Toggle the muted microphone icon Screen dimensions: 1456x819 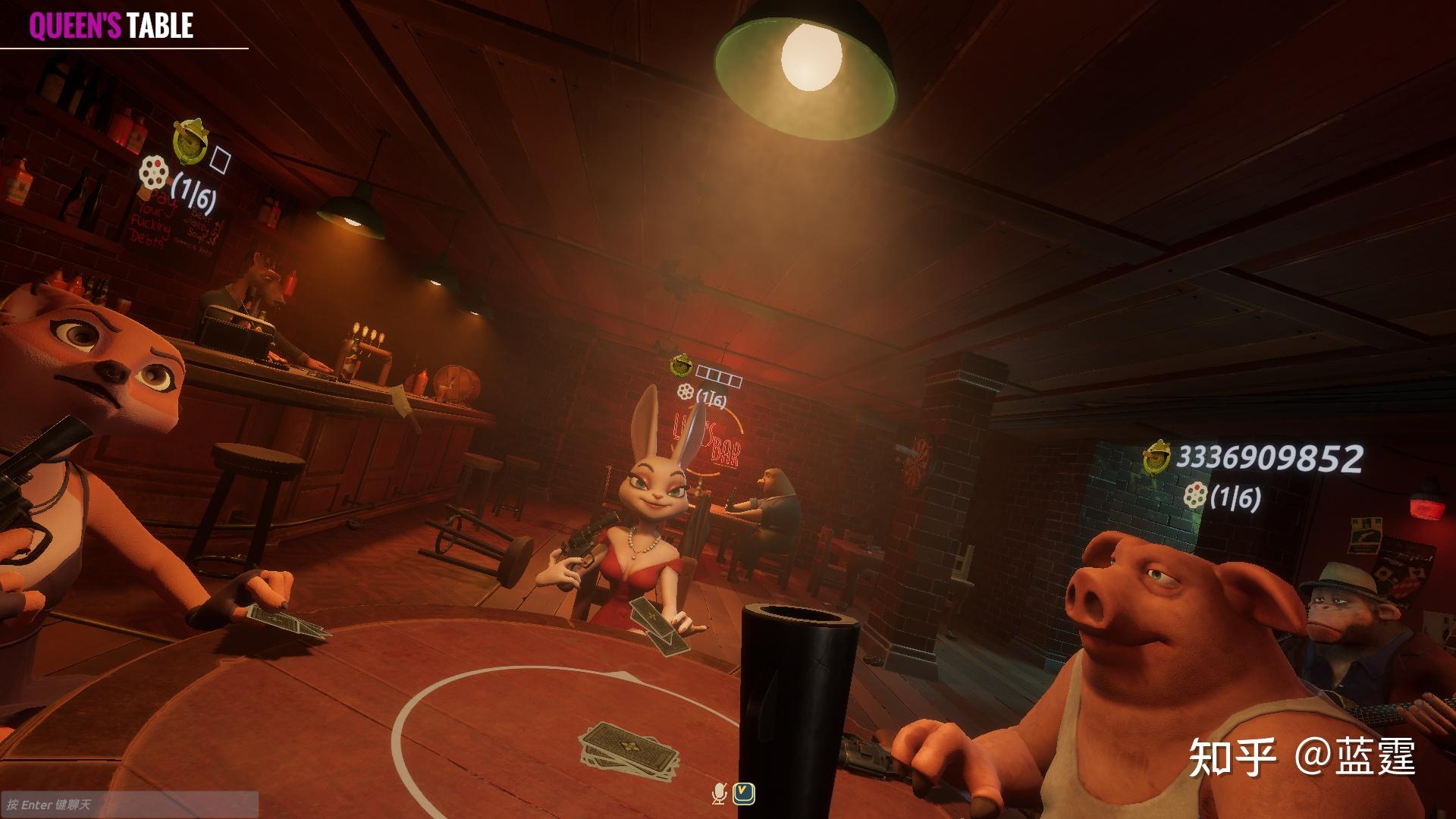(x=719, y=794)
